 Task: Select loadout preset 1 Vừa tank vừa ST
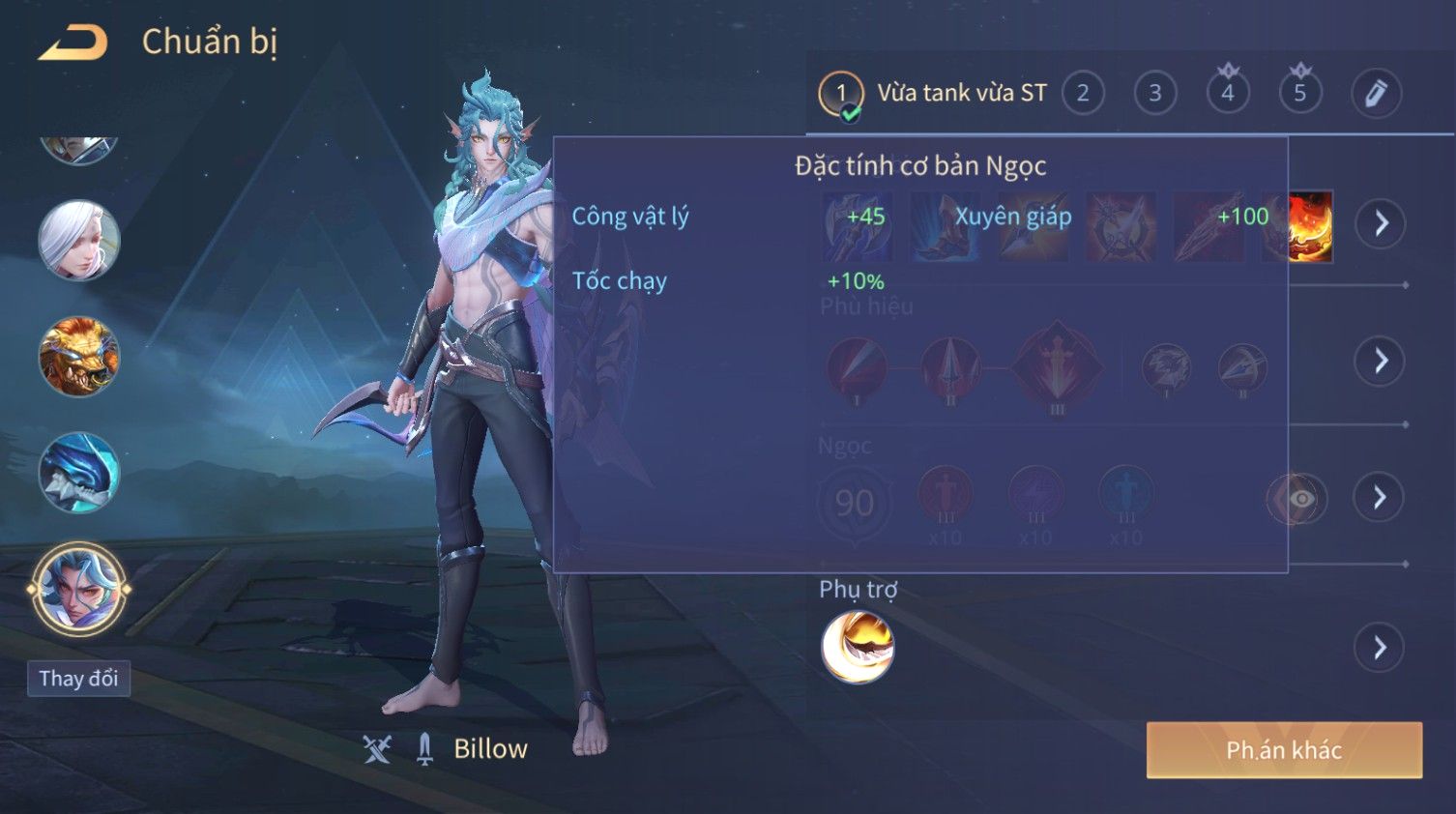point(933,94)
